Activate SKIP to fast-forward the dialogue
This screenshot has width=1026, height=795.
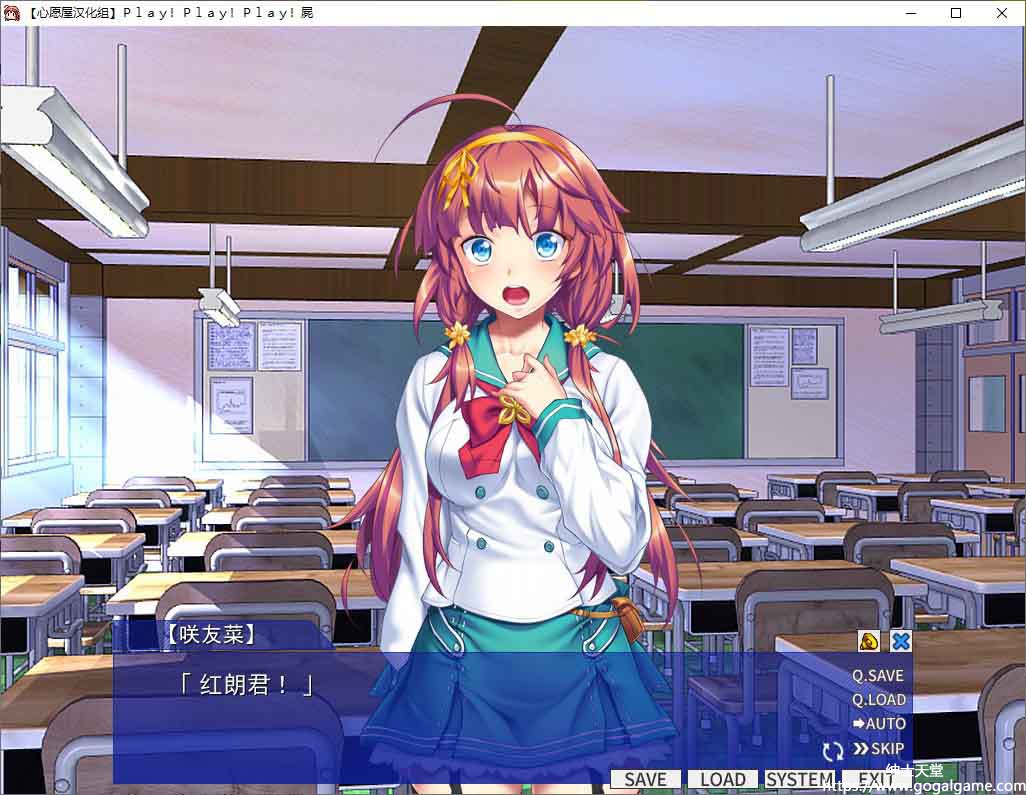click(878, 749)
